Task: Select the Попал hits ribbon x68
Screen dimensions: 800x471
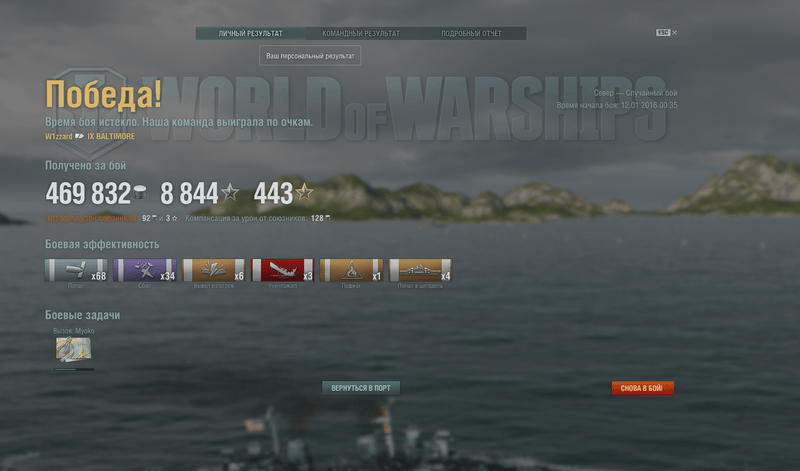Action: pos(76,270)
